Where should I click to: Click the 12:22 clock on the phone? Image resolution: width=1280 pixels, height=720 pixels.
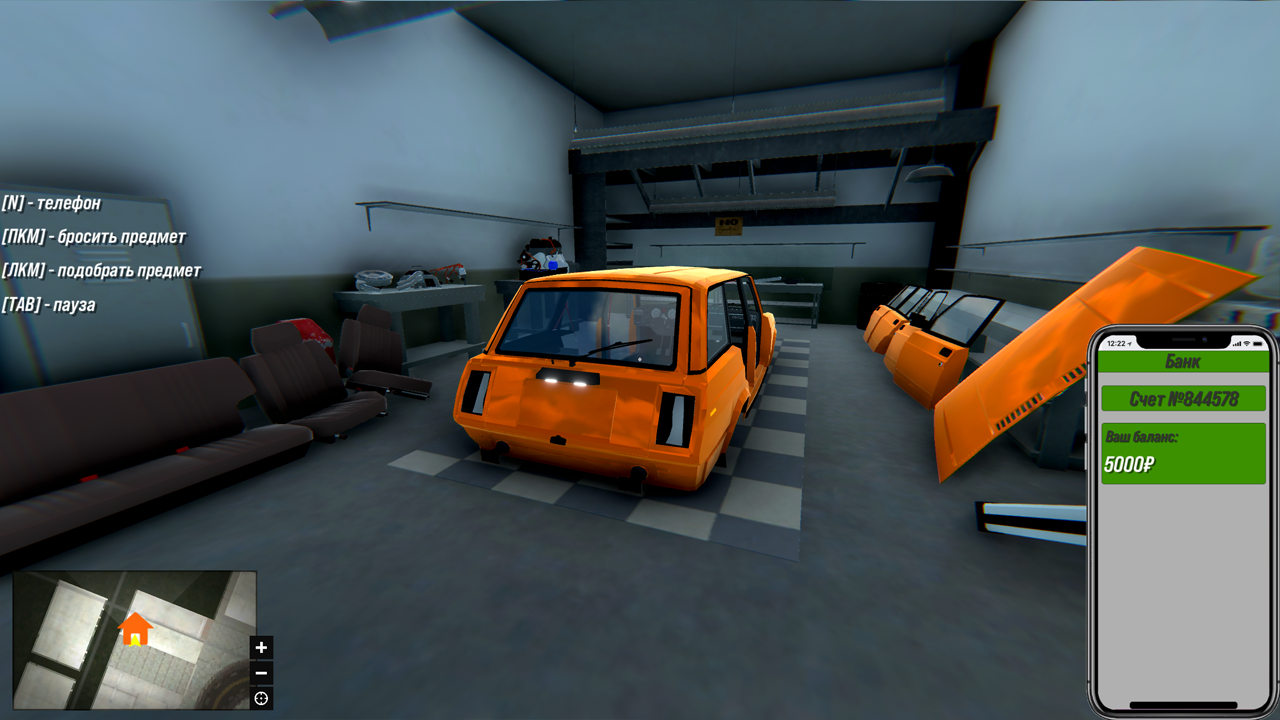coord(1116,343)
